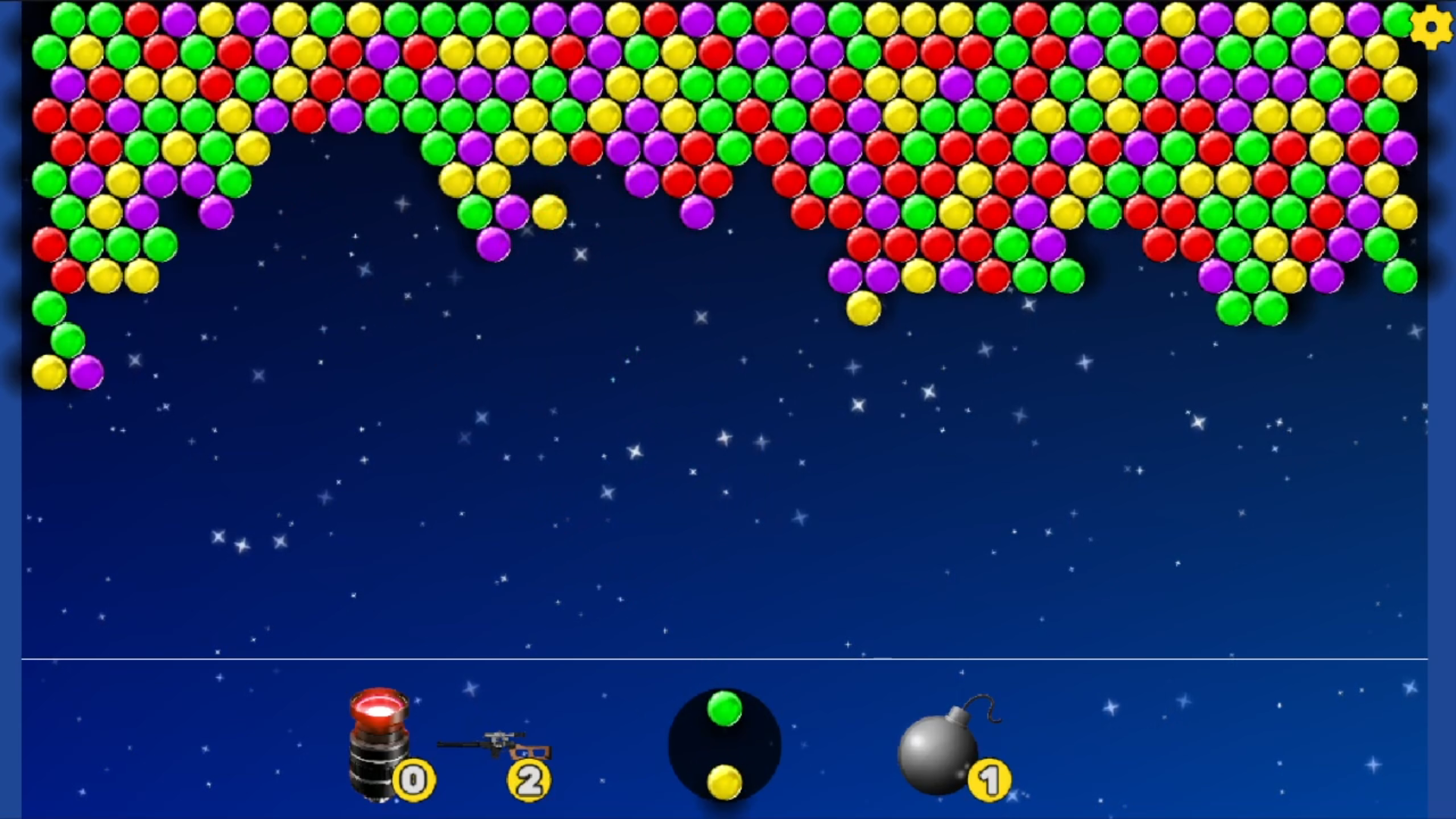Click the thin horizontal line above the shooter area
The height and width of the screenshot is (819, 1456).
coord(728,661)
